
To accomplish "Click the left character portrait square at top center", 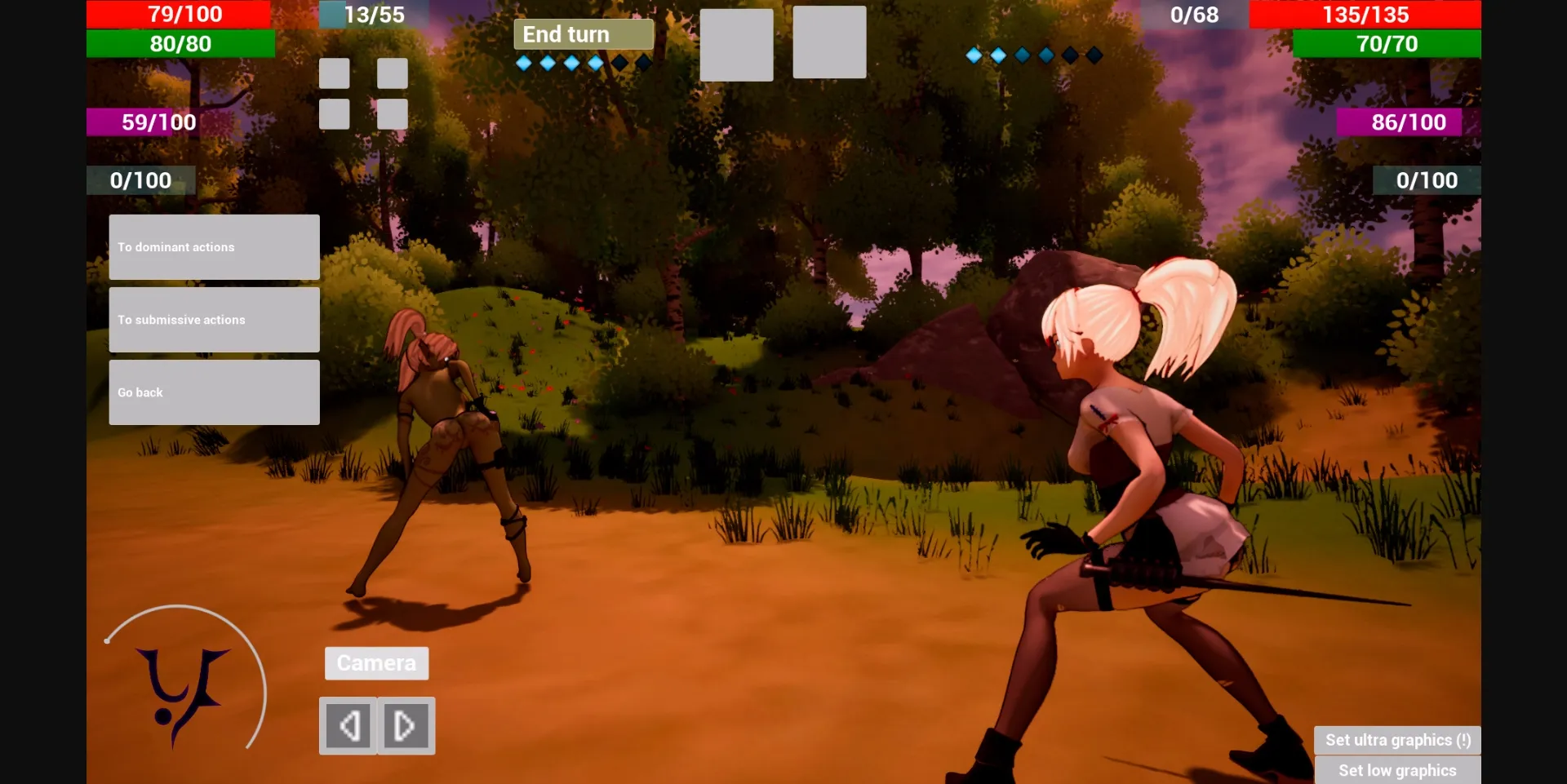I will point(735,42).
